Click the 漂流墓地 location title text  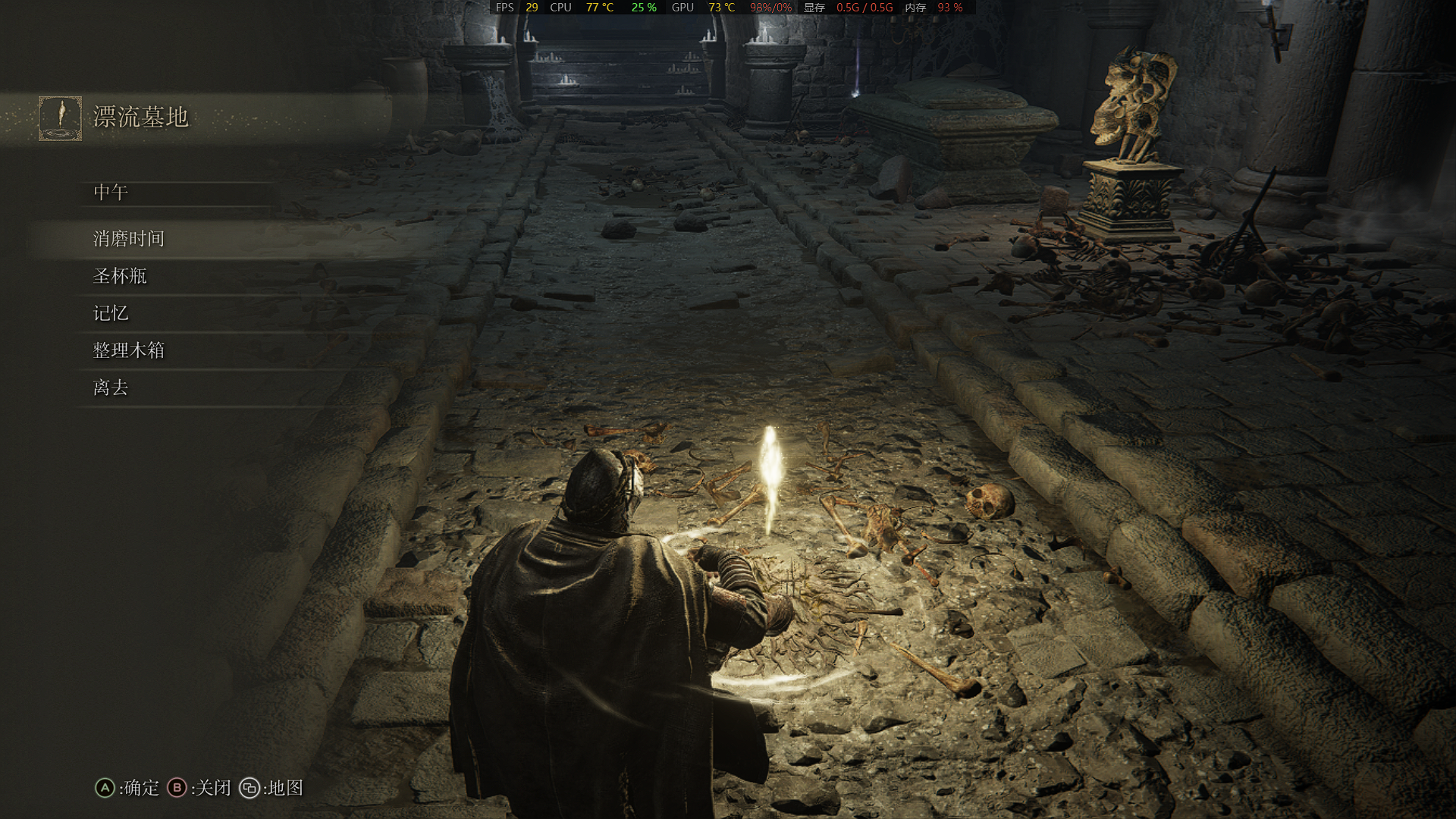[x=139, y=117]
